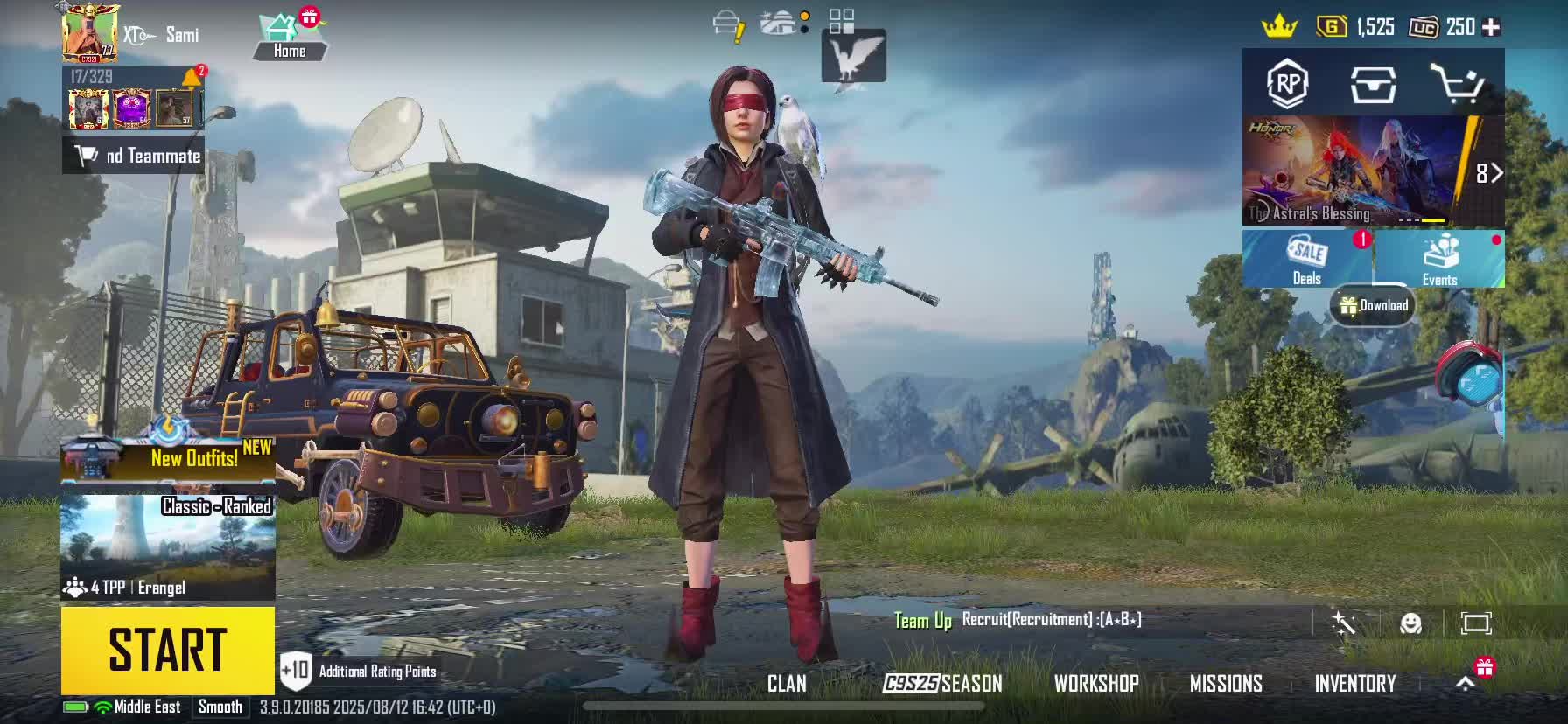Open the Inventory menu

click(1354, 684)
